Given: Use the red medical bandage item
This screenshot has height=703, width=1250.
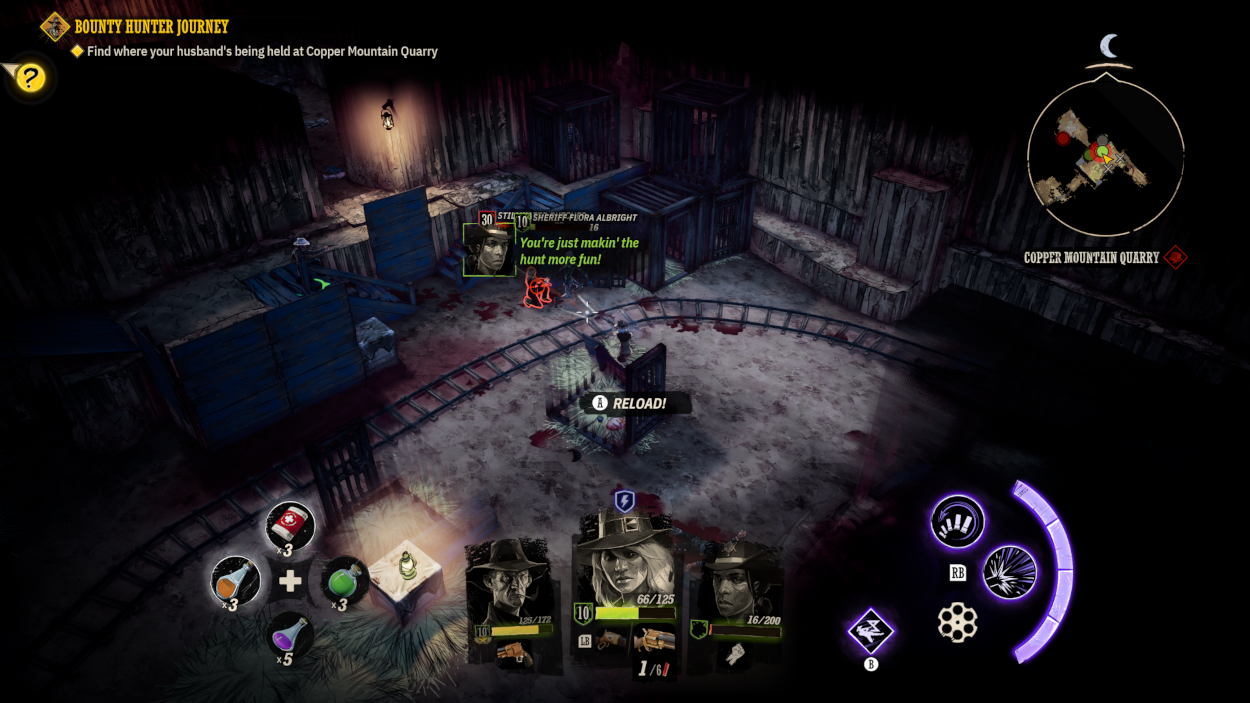Looking at the screenshot, I should (x=291, y=525).
